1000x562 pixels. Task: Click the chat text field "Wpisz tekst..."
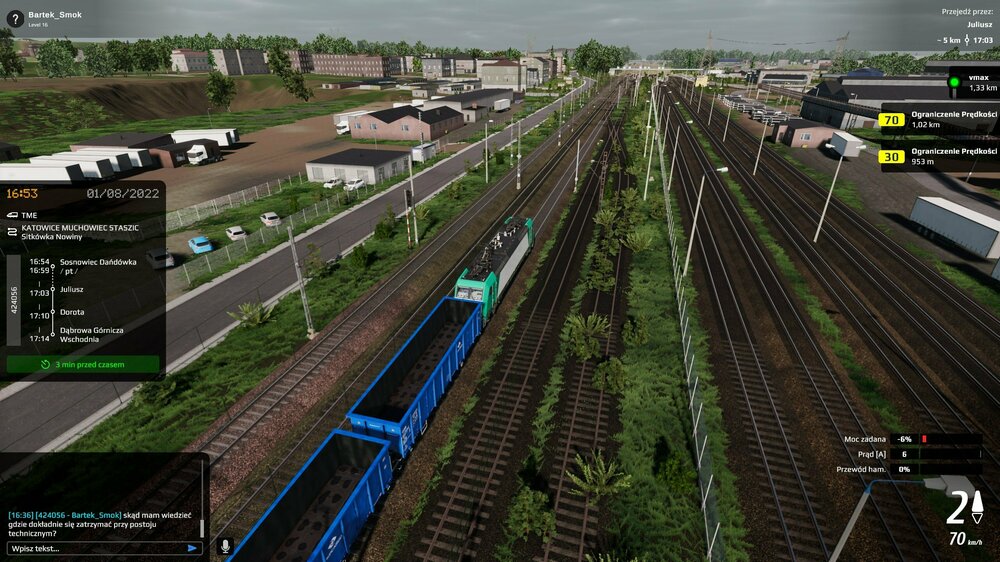95,548
